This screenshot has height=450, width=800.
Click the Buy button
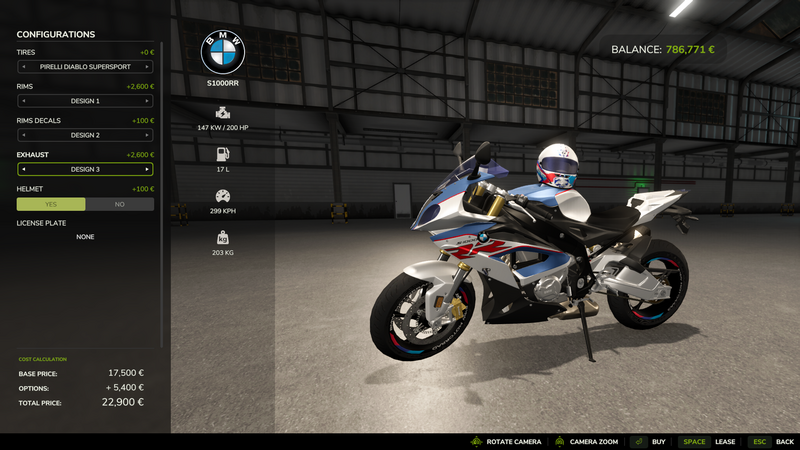[x=649, y=442]
